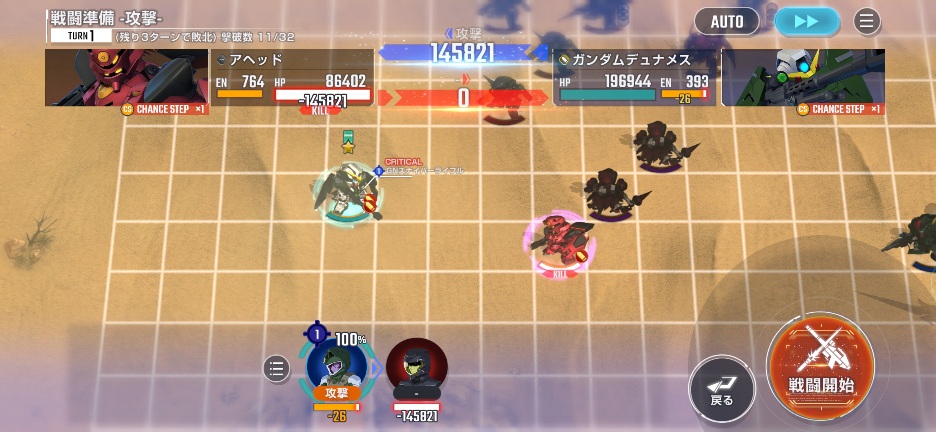This screenshot has height=432, width=936.
Task: Open the top-right hamburger menu
Action: point(867,21)
